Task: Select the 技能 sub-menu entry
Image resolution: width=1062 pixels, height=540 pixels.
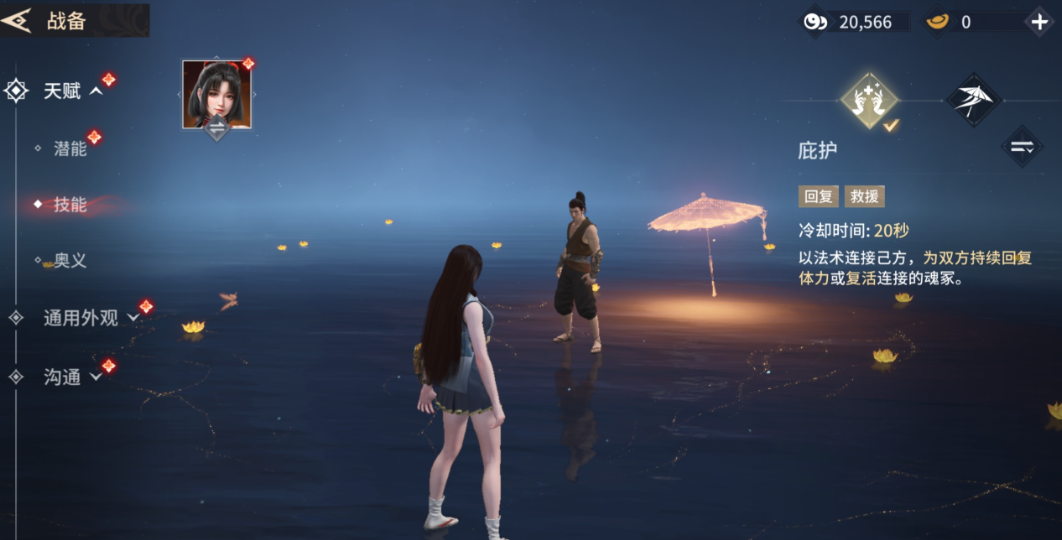Action: 70,205
